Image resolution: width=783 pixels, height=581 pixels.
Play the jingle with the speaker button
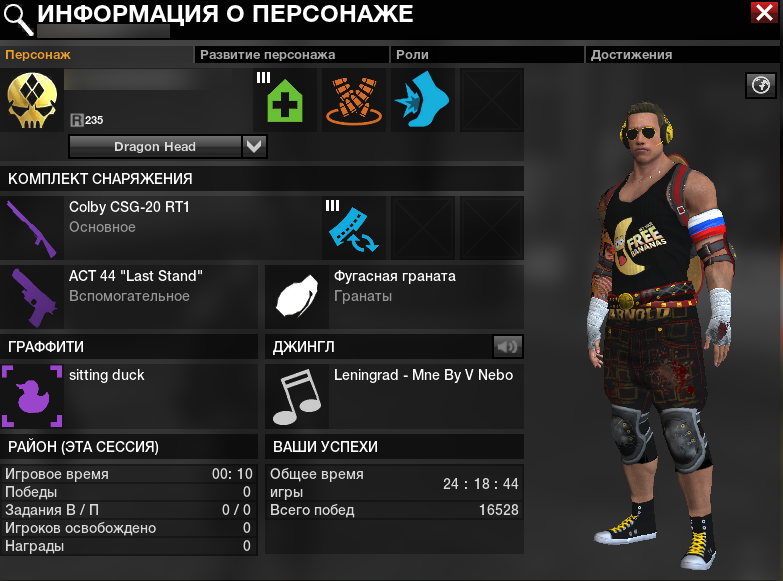click(508, 347)
